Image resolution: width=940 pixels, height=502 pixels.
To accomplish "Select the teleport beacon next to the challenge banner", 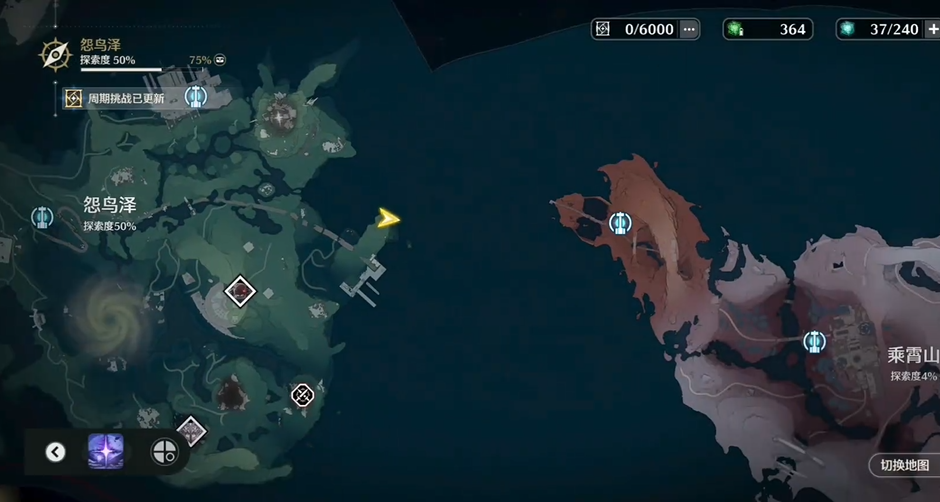I will point(195,97).
